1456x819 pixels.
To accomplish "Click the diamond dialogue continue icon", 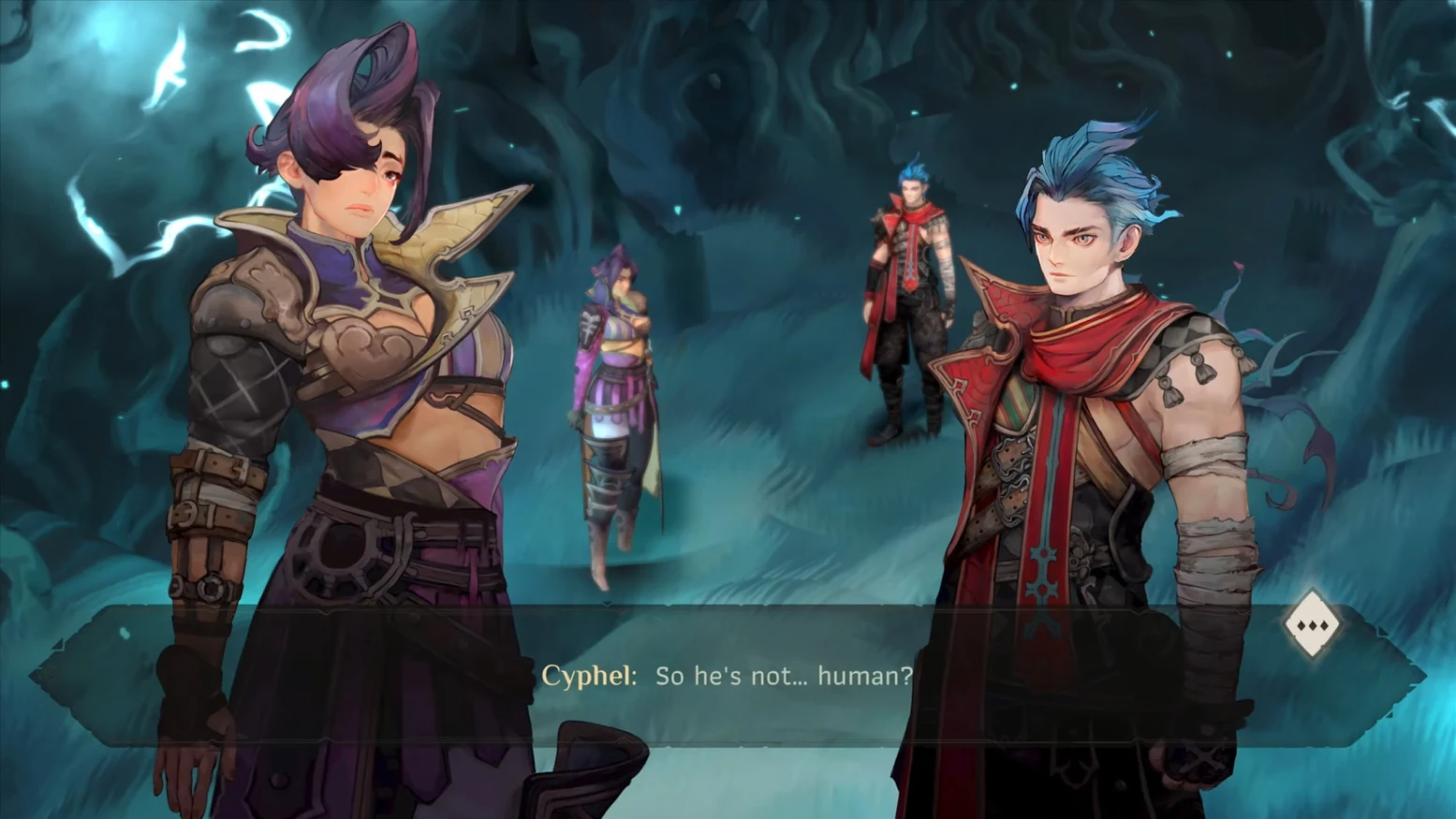I will coord(1312,624).
